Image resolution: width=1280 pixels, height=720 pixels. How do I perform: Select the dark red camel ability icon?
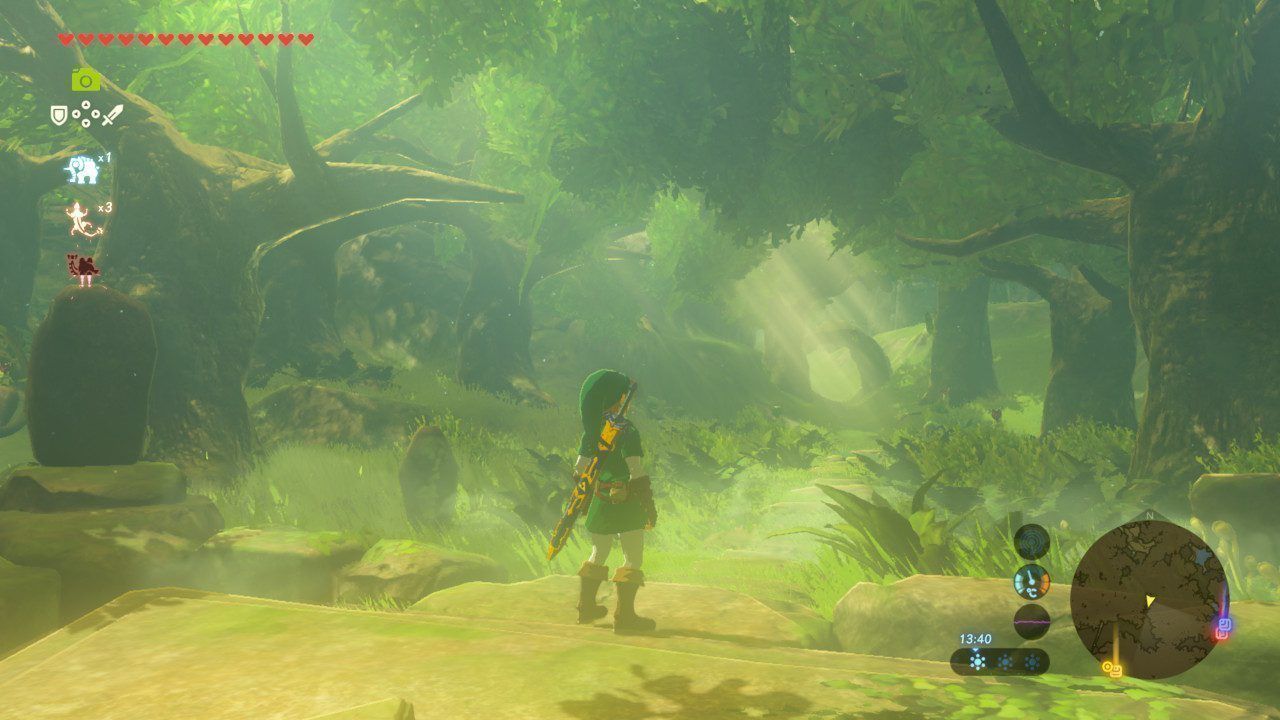tap(83, 268)
